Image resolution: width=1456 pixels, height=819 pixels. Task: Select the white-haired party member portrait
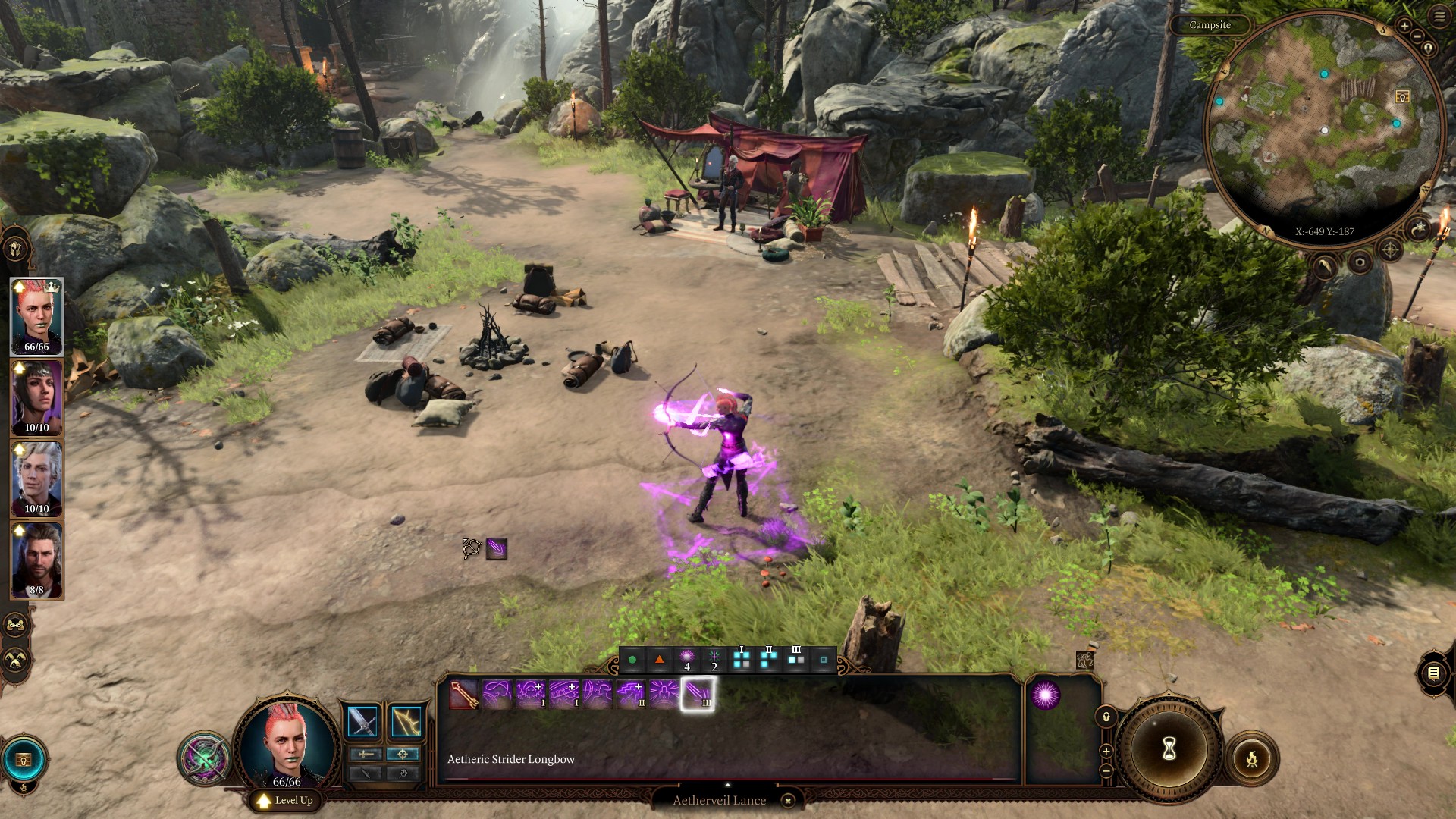click(x=36, y=479)
